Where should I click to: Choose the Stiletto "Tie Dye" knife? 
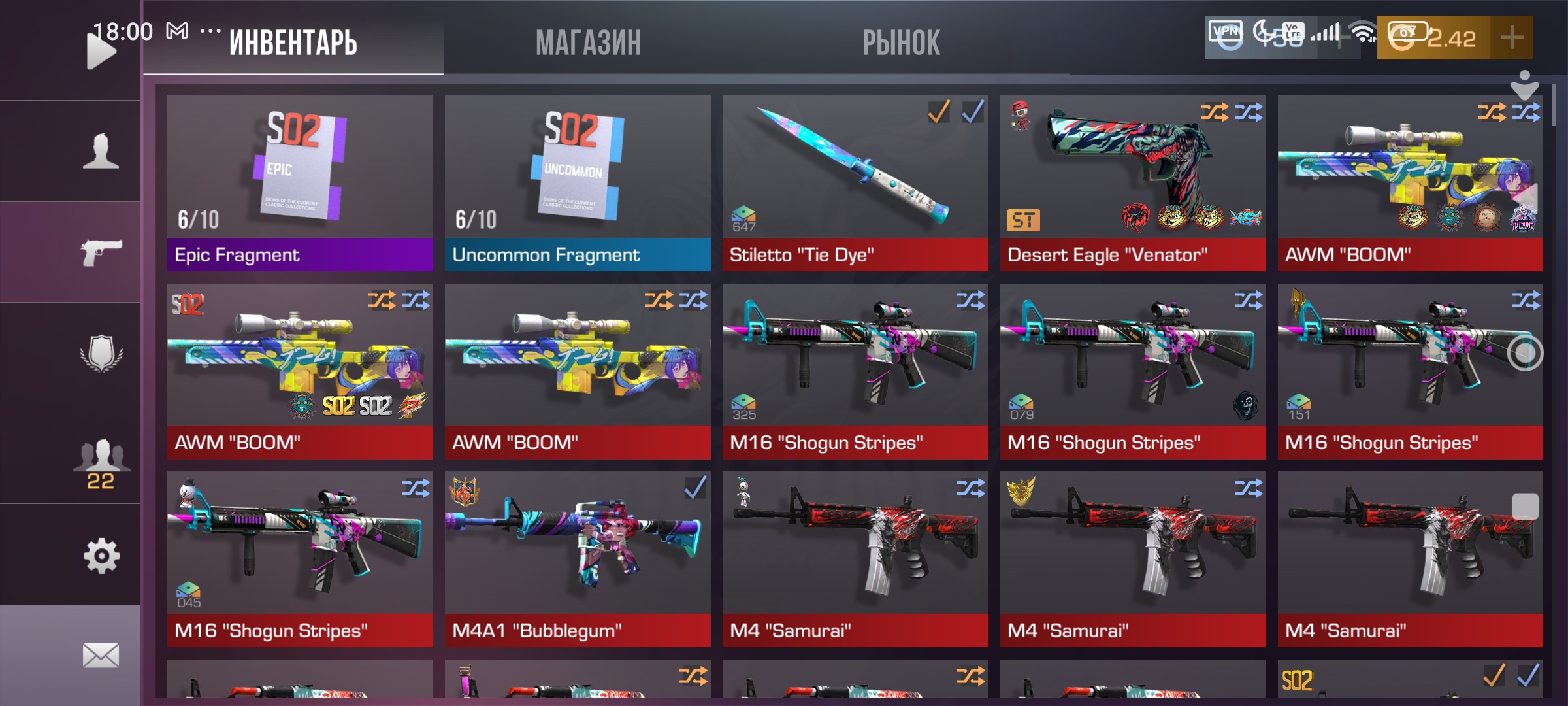point(855,183)
